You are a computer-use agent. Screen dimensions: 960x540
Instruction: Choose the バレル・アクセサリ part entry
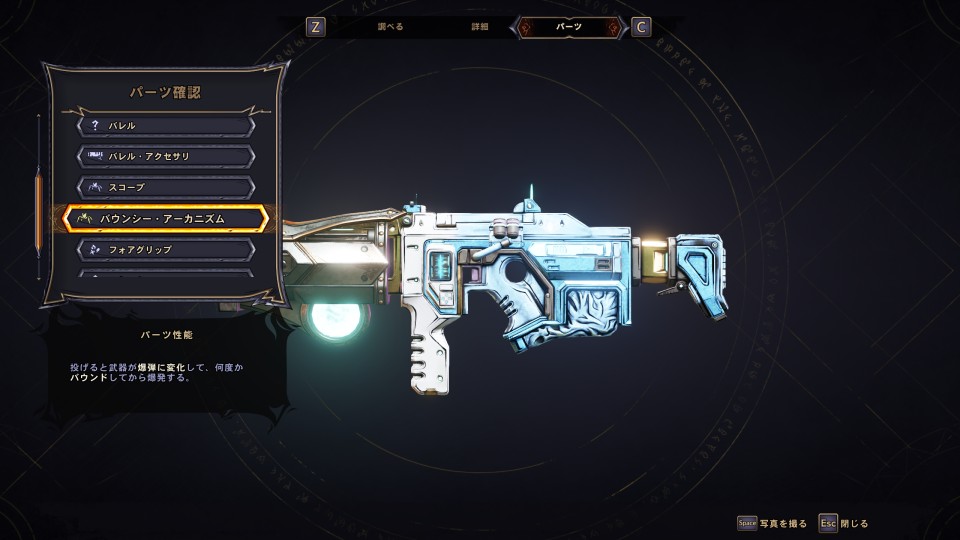166,156
